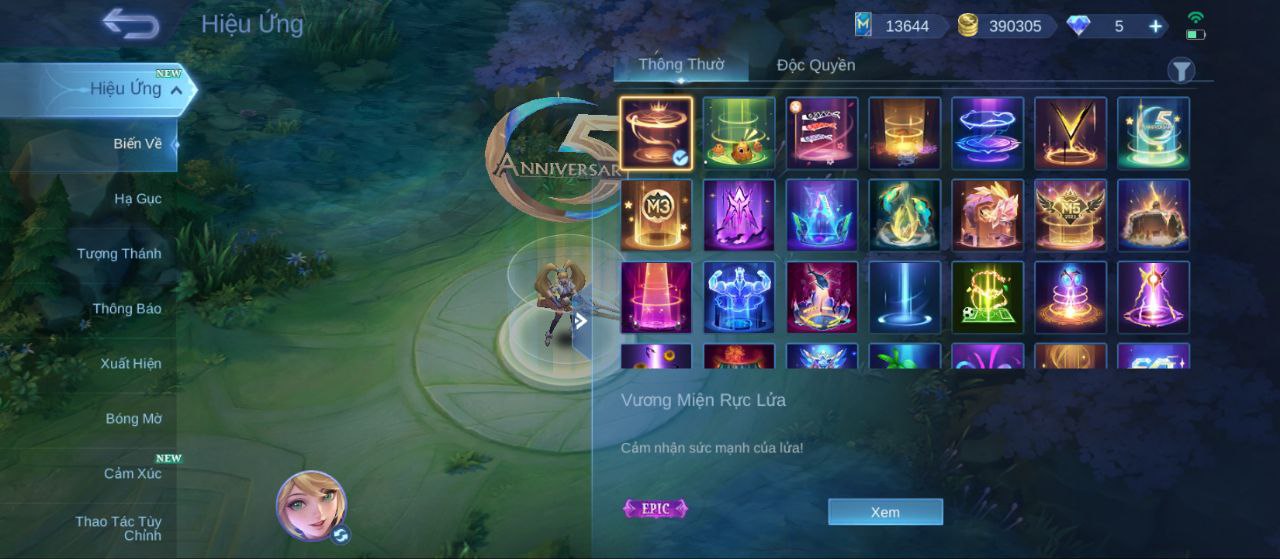Select the blue muscular figure recall effect
The height and width of the screenshot is (559, 1280).
click(x=739, y=297)
